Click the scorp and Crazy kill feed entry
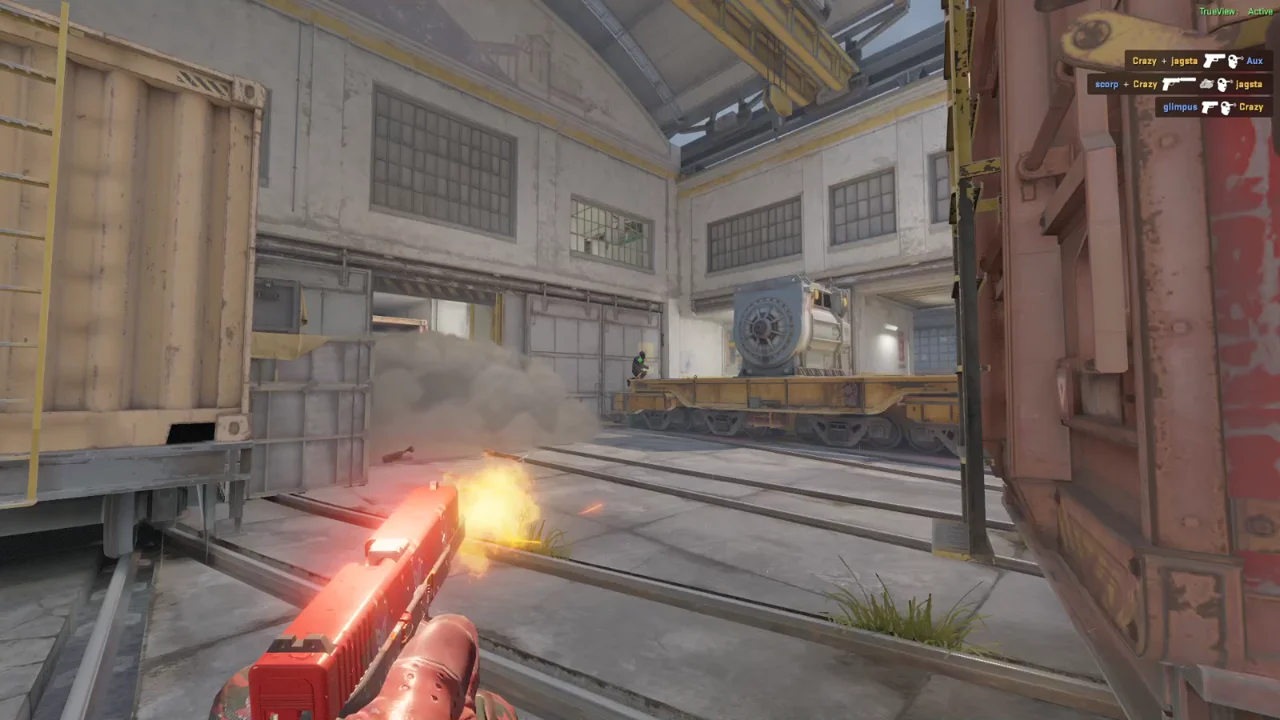Viewport: 1280px width, 720px height. point(1179,84)
